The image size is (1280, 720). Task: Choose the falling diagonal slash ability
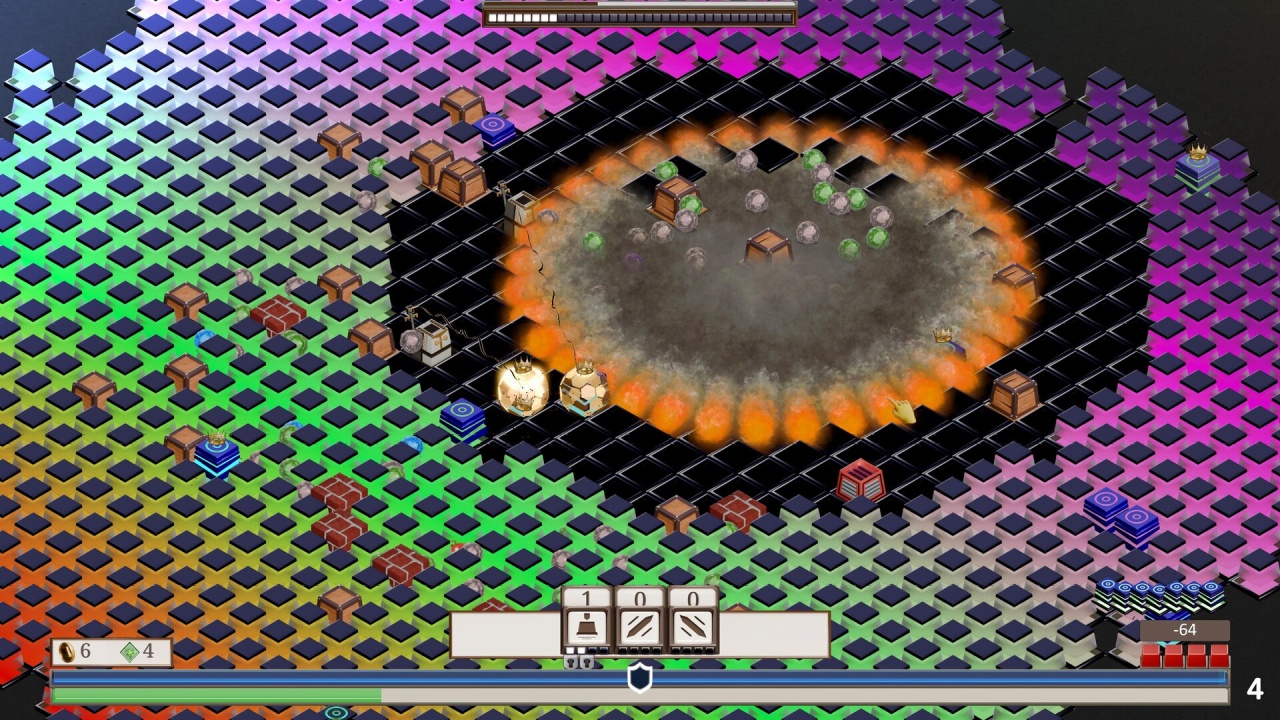pyautogui.click(x=693, y=627)
